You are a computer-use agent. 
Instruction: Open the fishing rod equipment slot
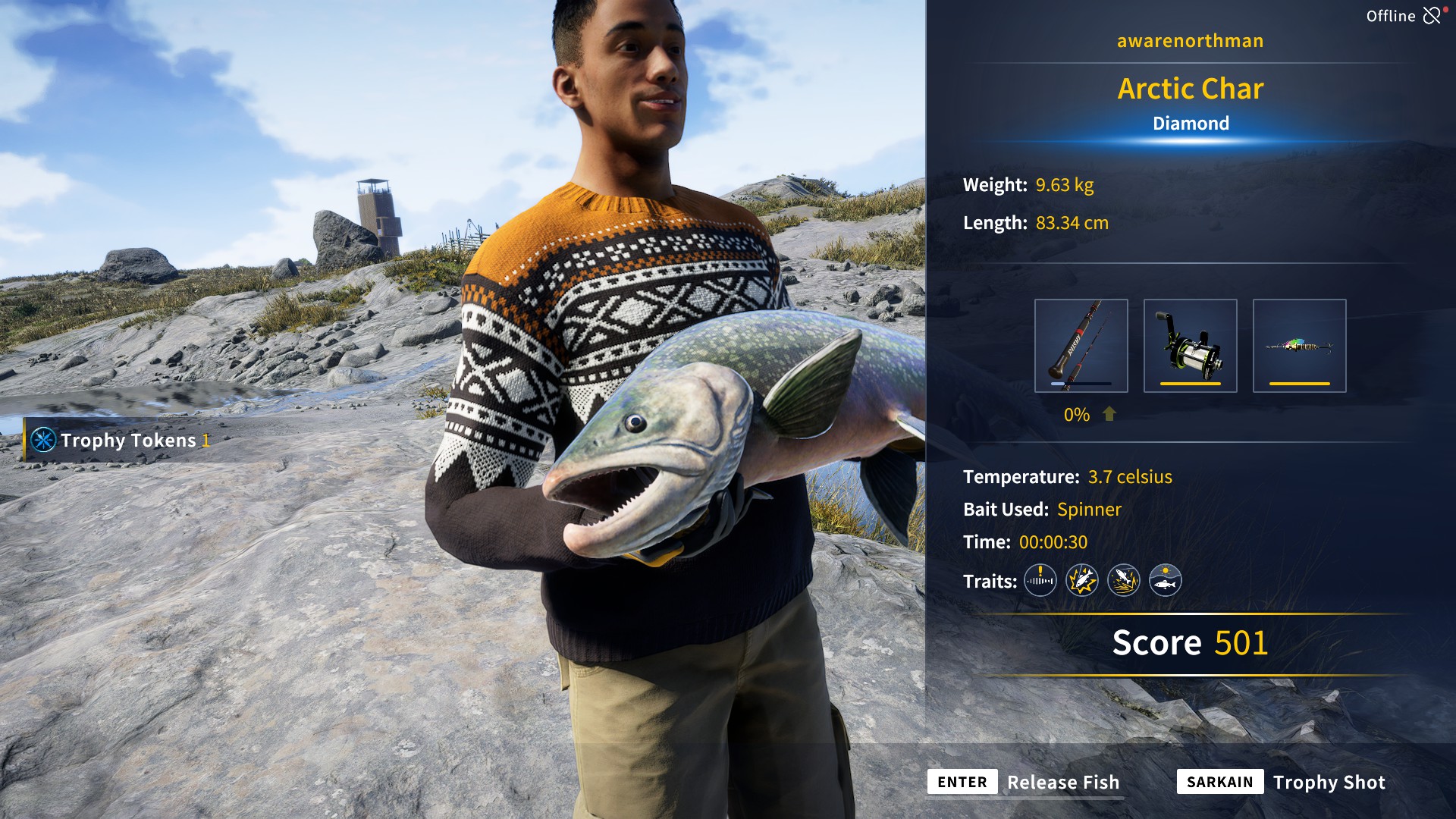coord(1080,346)
